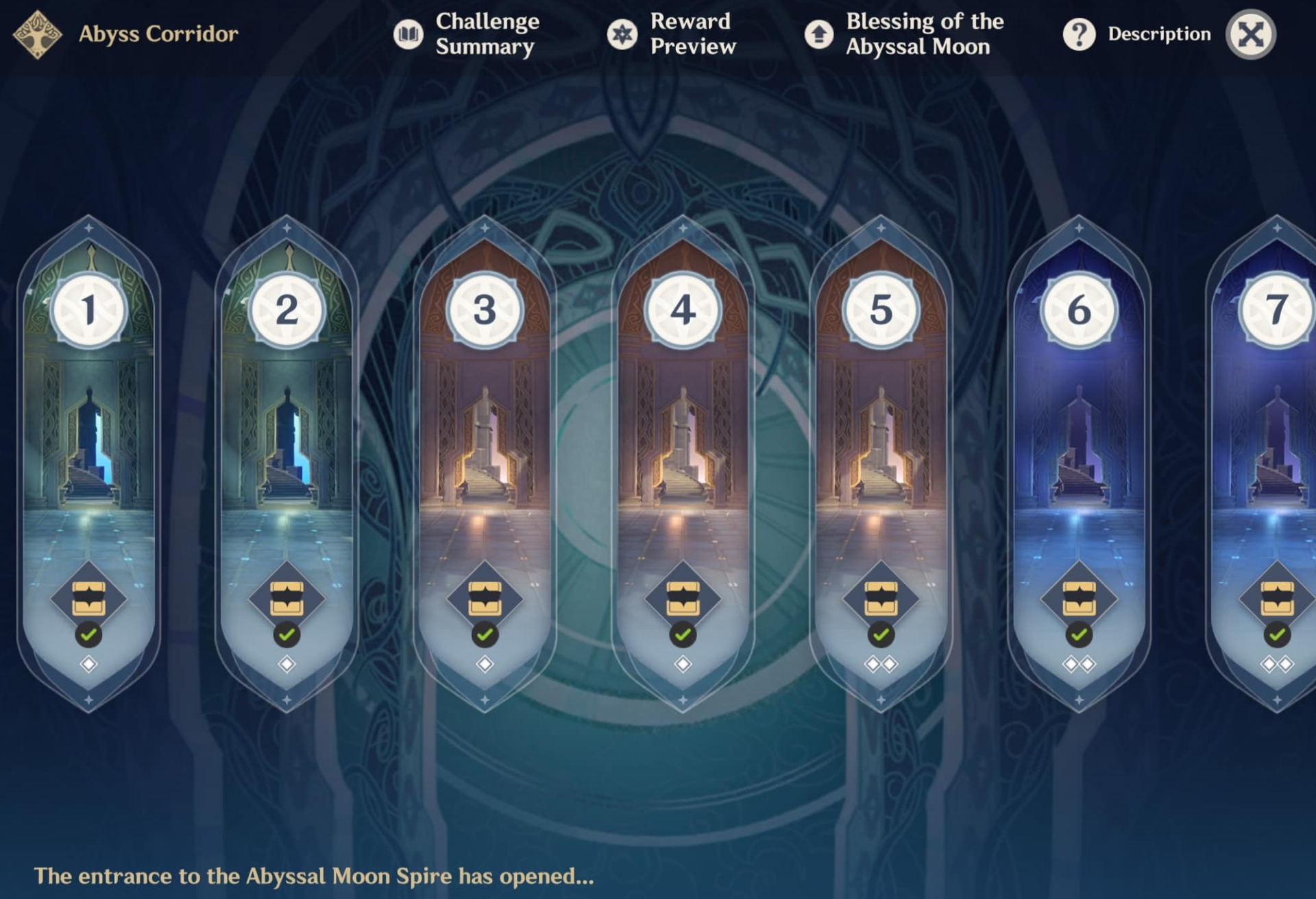This screenshot has width=1316, height=899.
Task: Click the floor 3 treasure chest icon
Action: click(x=485, y=599)
